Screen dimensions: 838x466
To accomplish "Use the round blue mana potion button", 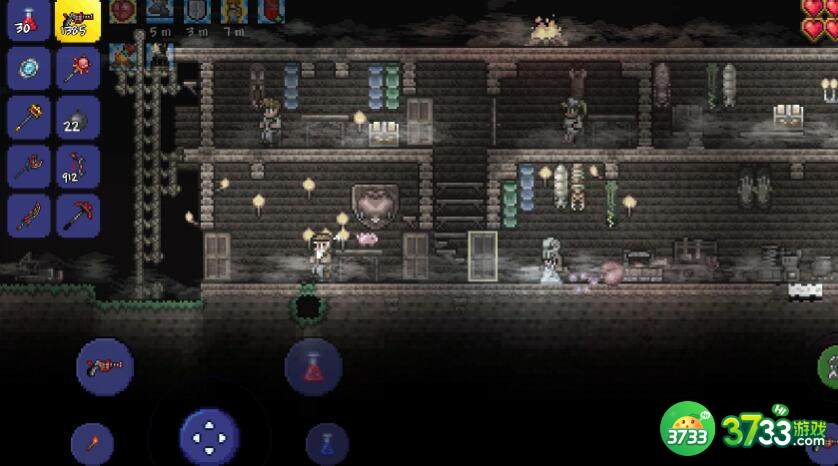I will pos(327,442).
